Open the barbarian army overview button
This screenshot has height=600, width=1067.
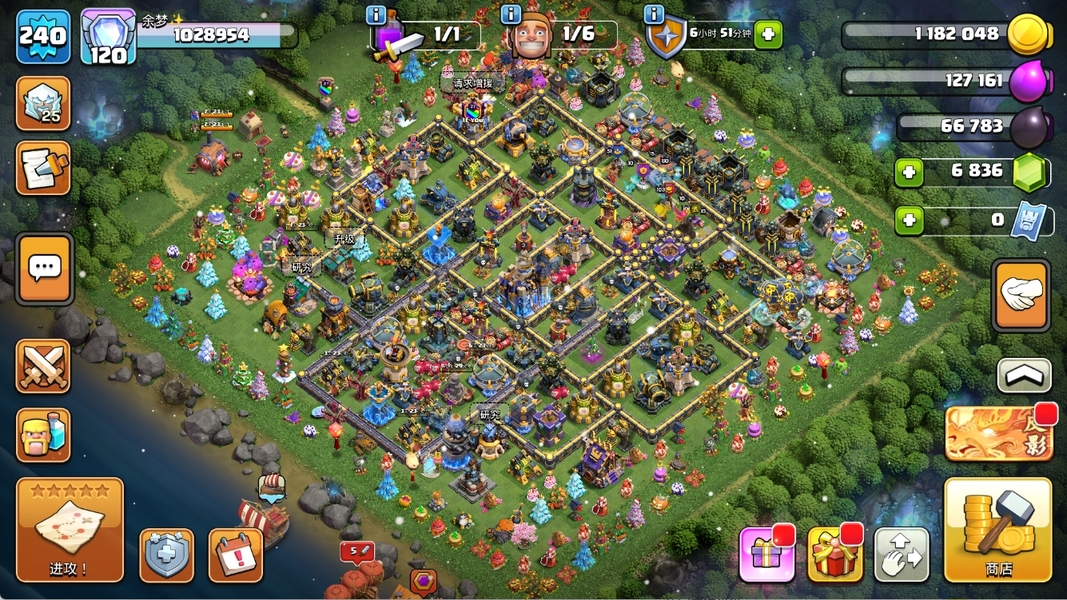pos(43,434)
